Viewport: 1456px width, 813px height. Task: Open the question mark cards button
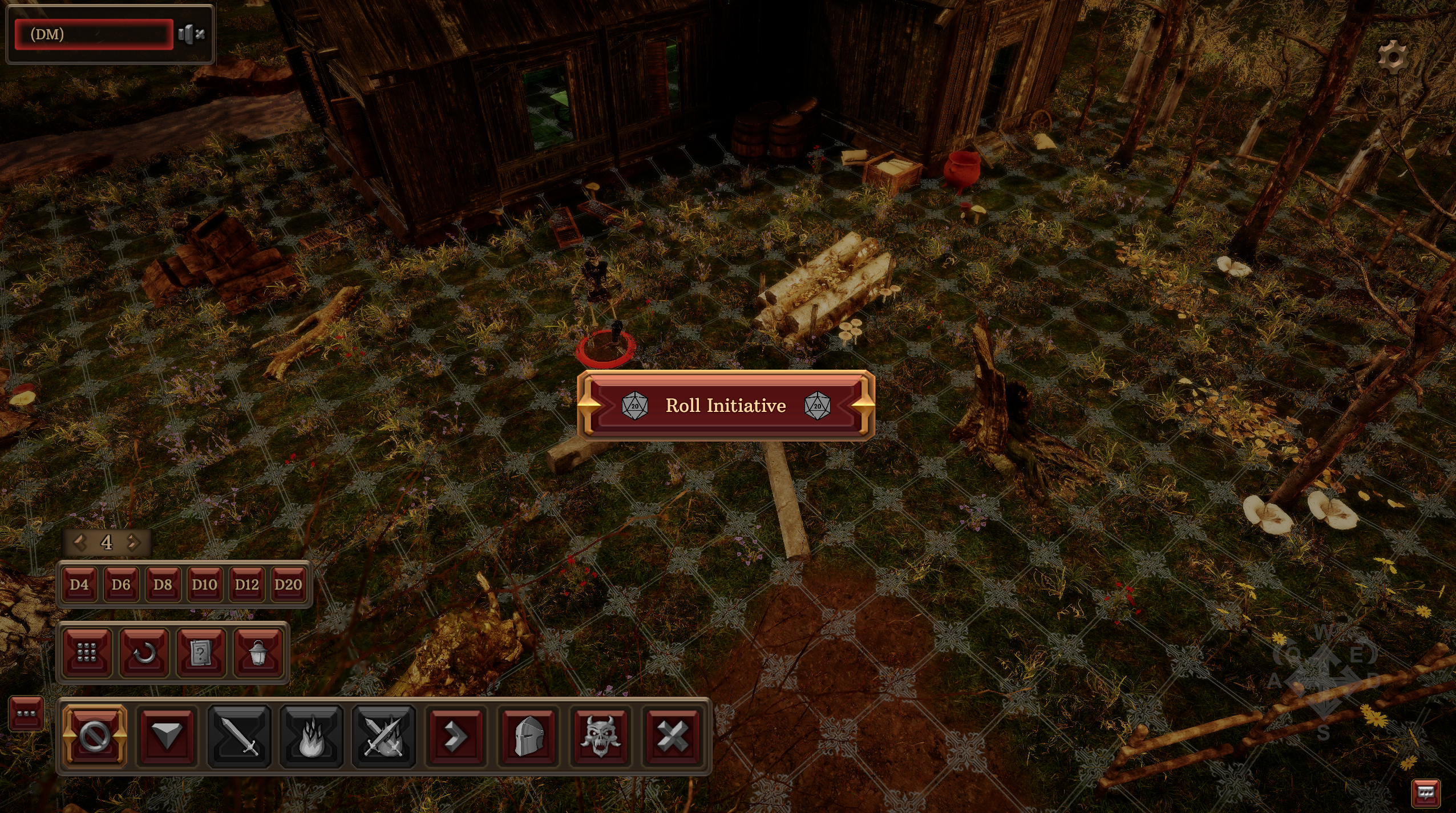click(201, 653)
